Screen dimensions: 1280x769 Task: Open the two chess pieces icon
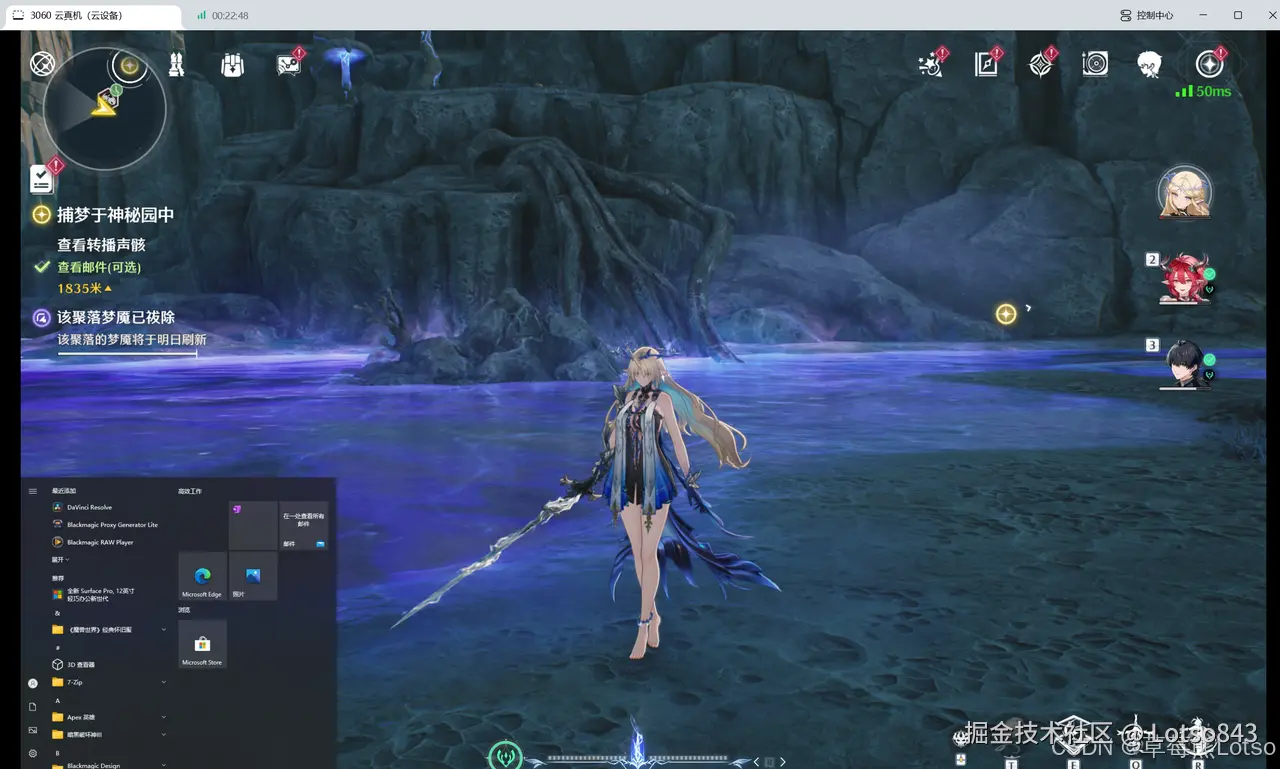point(177,65)
